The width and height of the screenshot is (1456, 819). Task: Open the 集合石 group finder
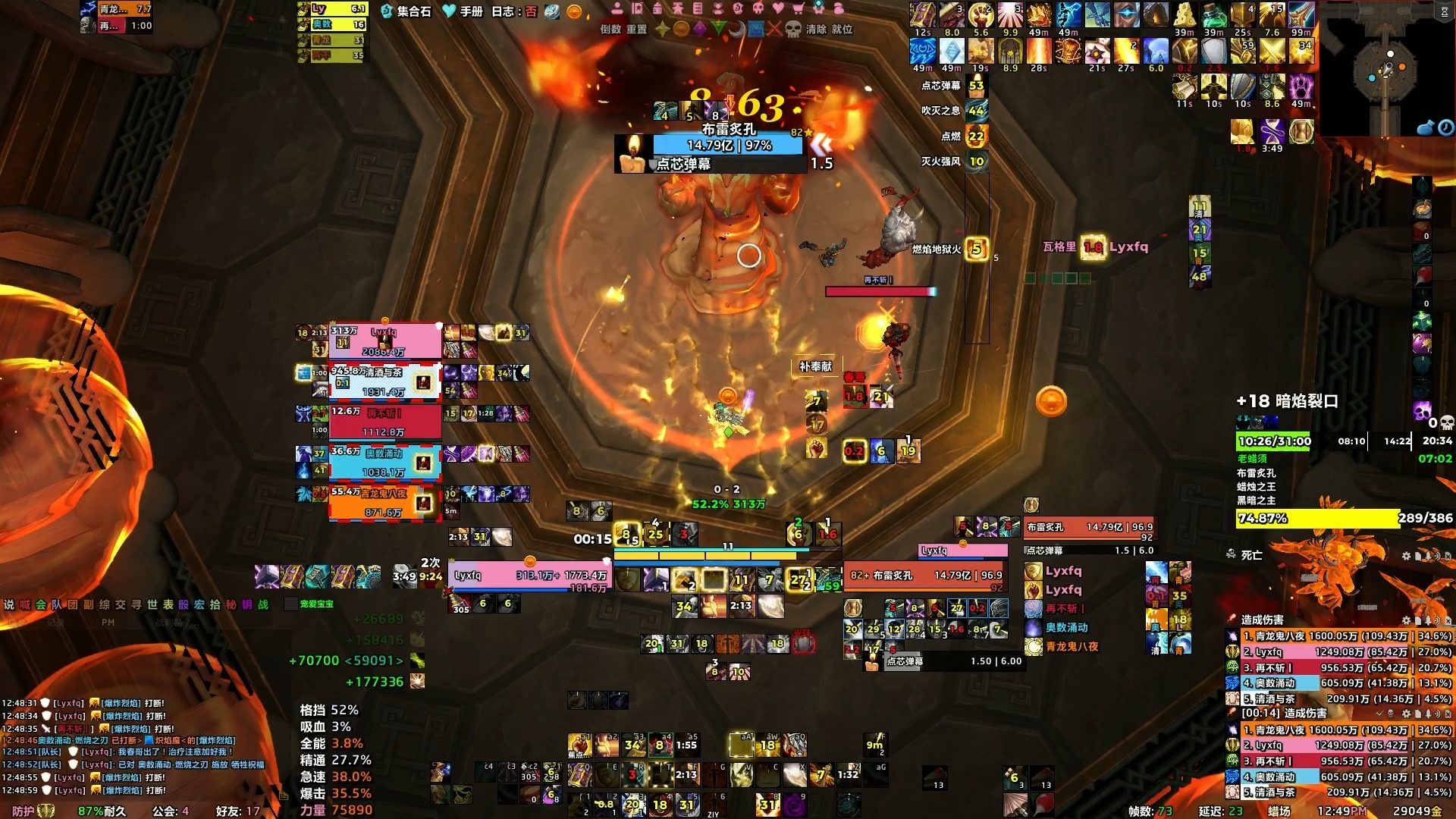[x=406, y=11]
